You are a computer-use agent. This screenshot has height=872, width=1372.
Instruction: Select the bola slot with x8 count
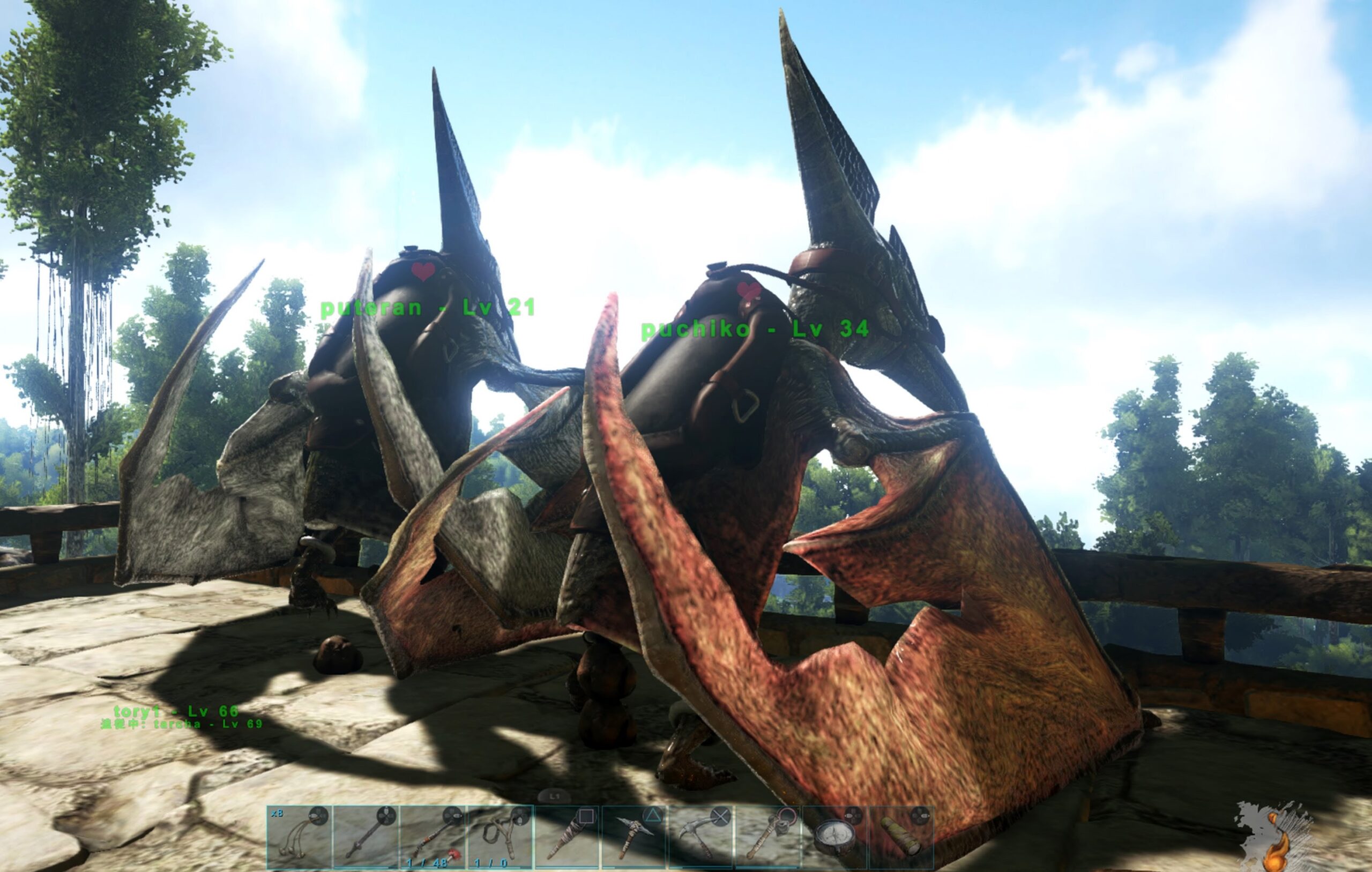pos(300,837)
